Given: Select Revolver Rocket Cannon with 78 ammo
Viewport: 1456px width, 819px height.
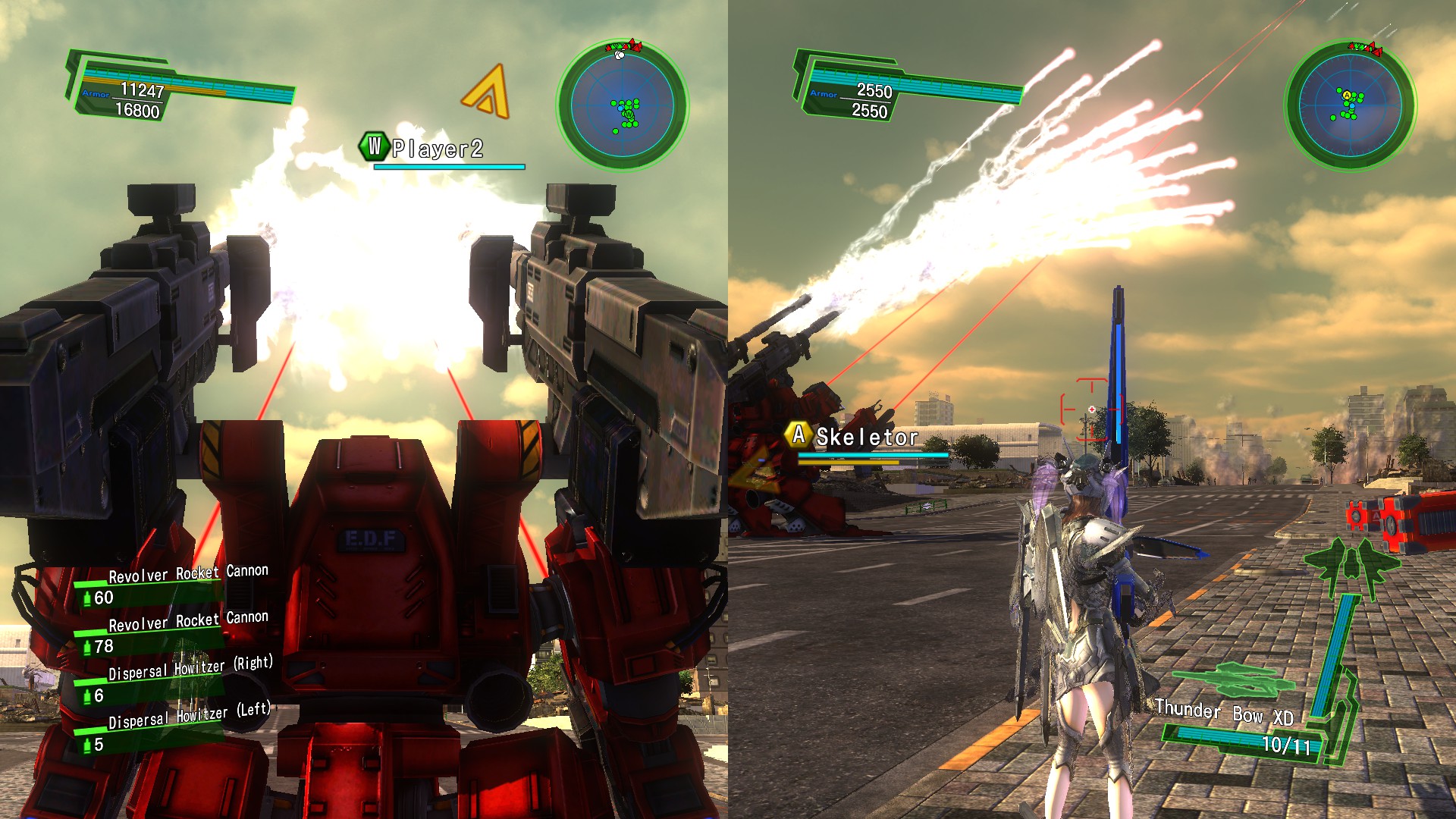Looking at the screenshot, I should [x=174, y=633].
